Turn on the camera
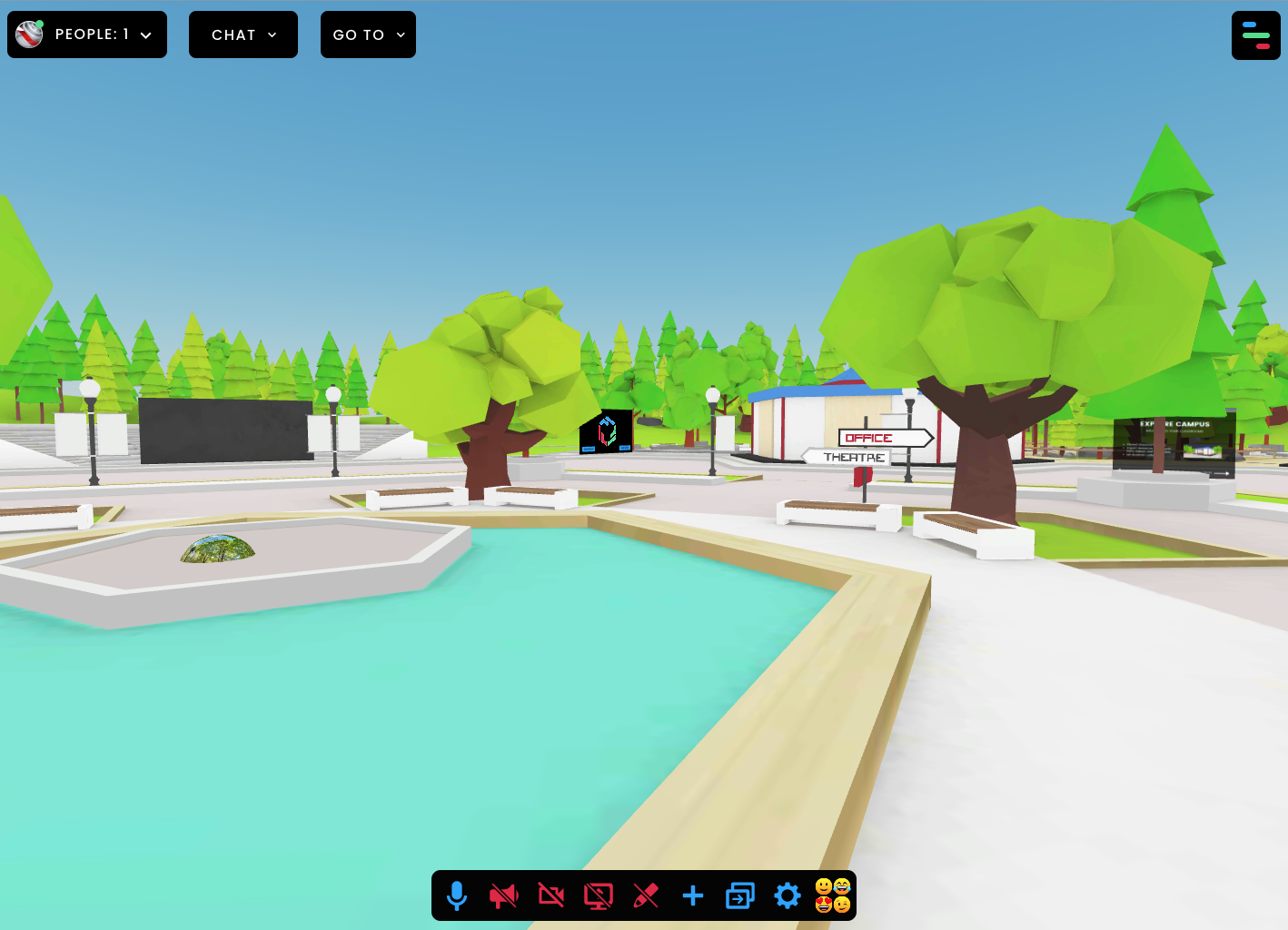The width and height of the screenshot is (1288, 930). [x=551, y=896]
